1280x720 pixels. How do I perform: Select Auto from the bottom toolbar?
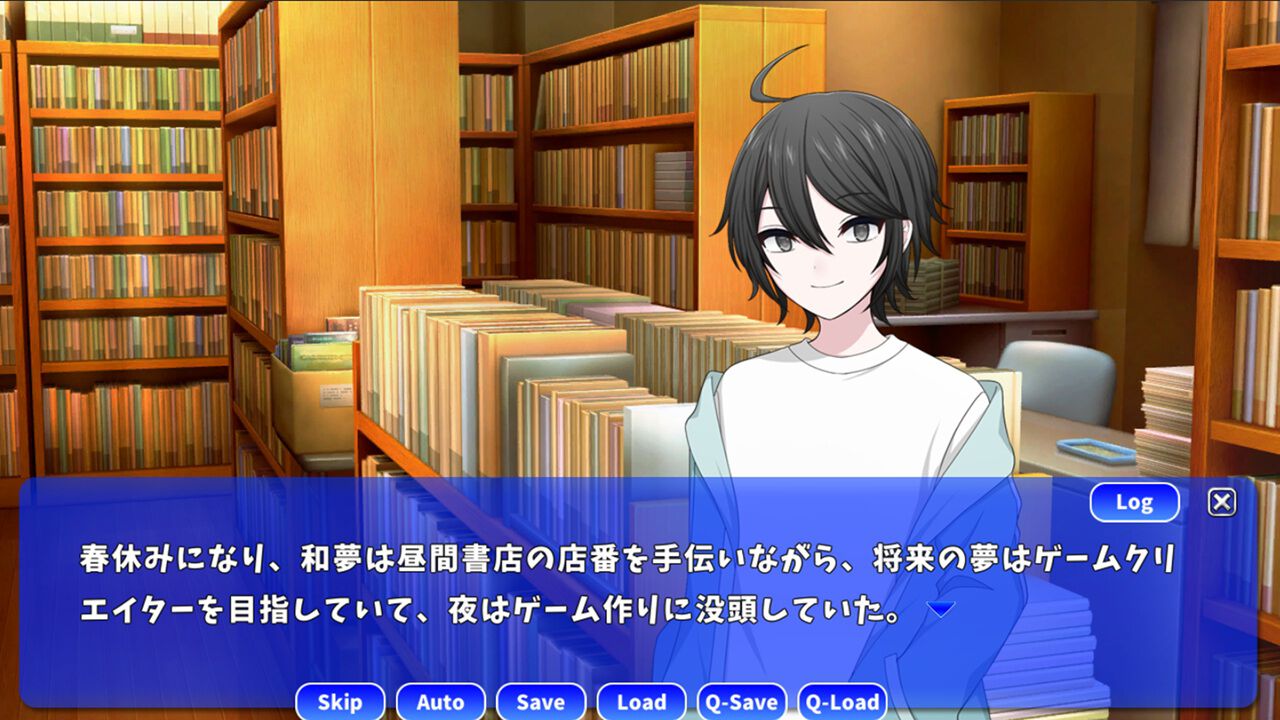tap(440, 702)
